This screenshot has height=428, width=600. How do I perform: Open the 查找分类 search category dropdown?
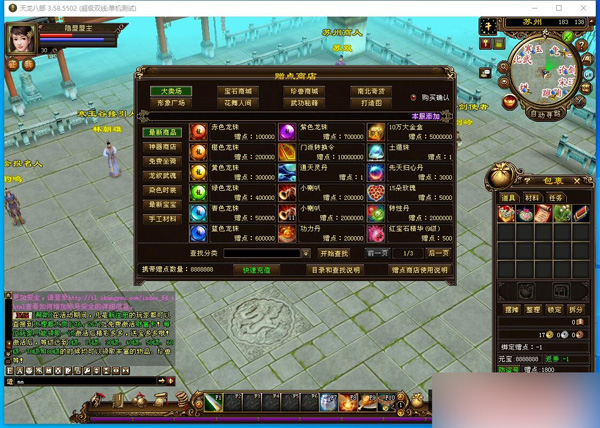306,254
